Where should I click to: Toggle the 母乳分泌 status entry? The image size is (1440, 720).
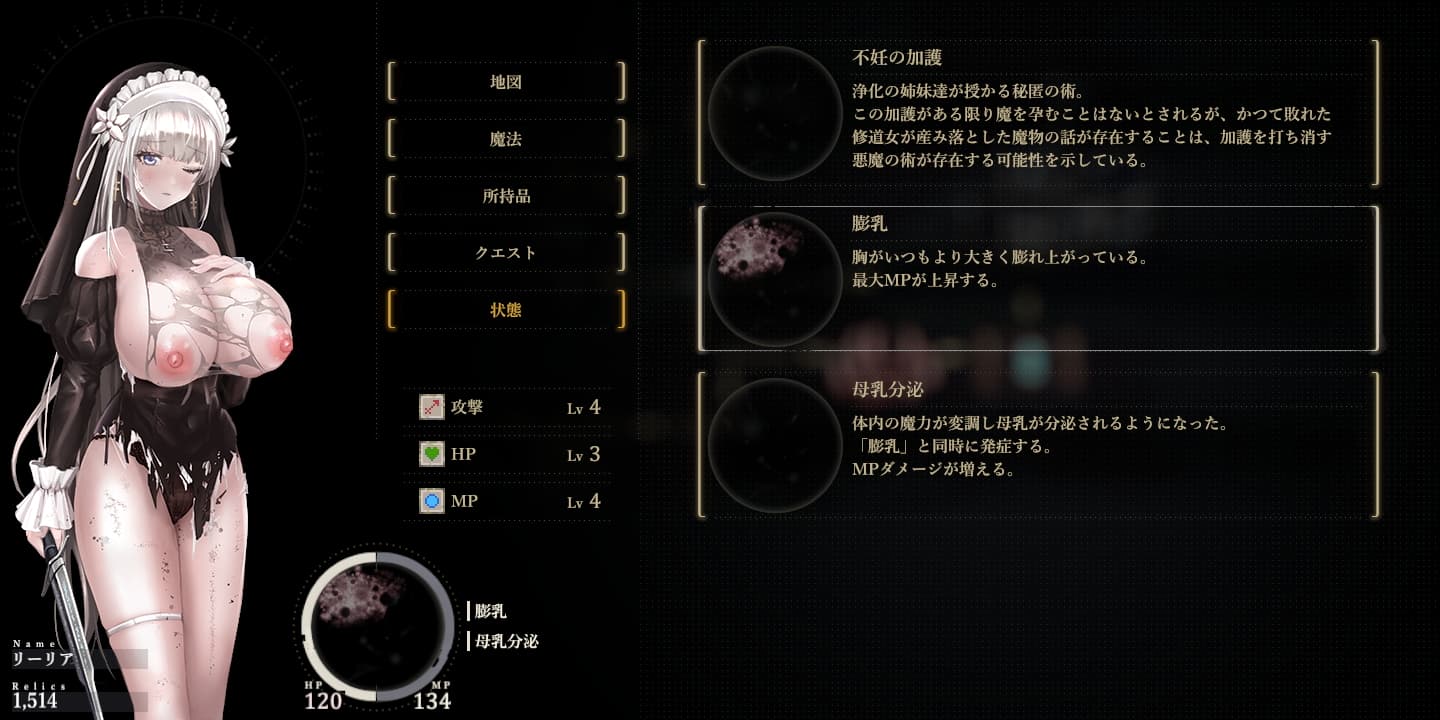[x=1040, y=444]
